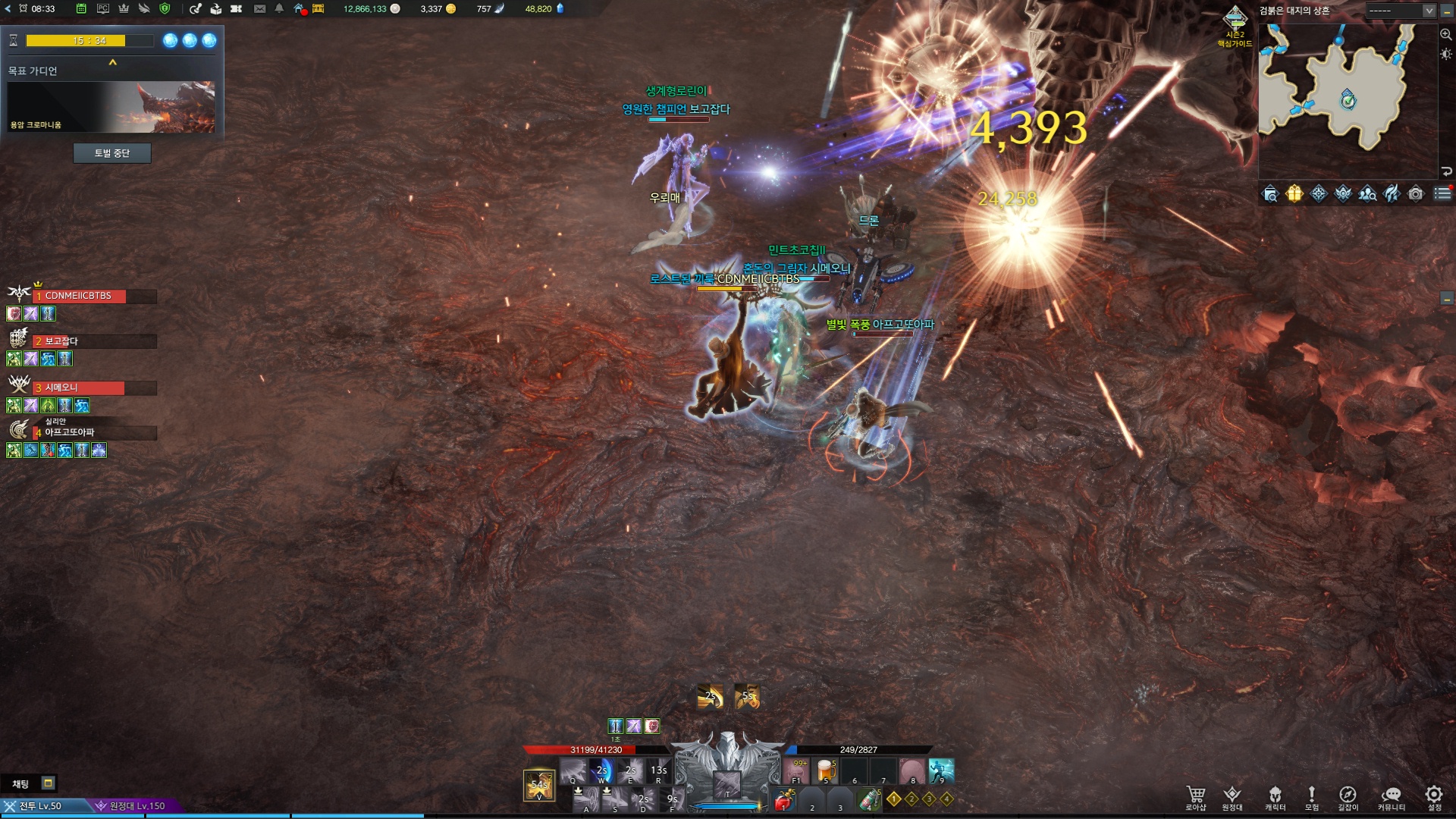Activate the running figure skill in slot 9
Screen dimensions: 1456x819
pyautogui.click(x=941, y=770)
